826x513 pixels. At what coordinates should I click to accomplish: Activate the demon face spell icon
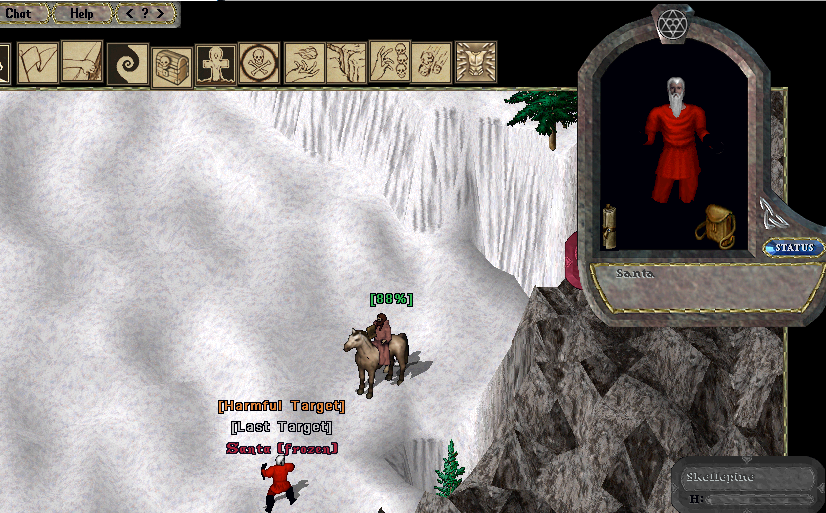pyautogui.click(x=475, y=62)
